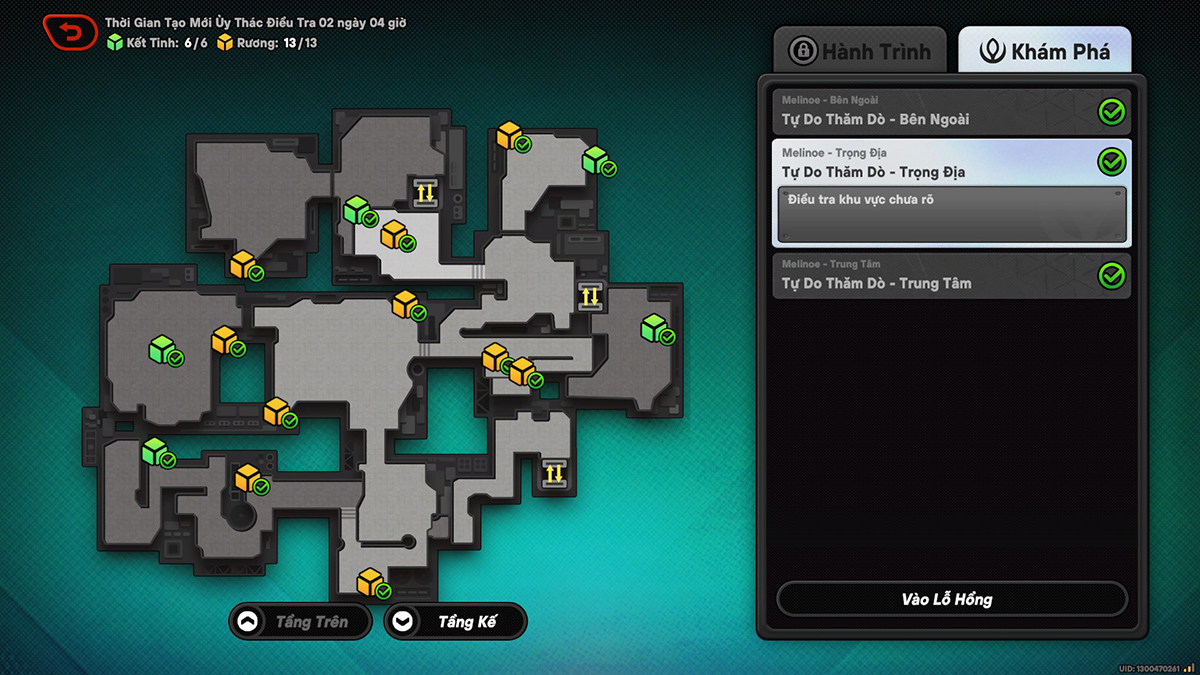1200x675 pixels.
Task: Select the green crystal marker in the left room
Action: [162, 349]
